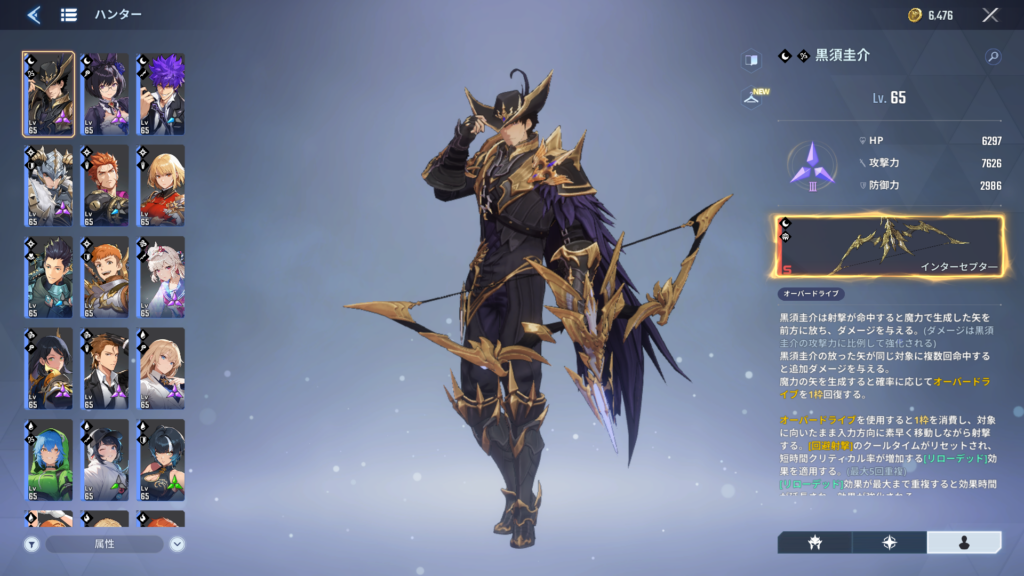
Task: Click the filter funnel icon
Action: click(31, 544)
